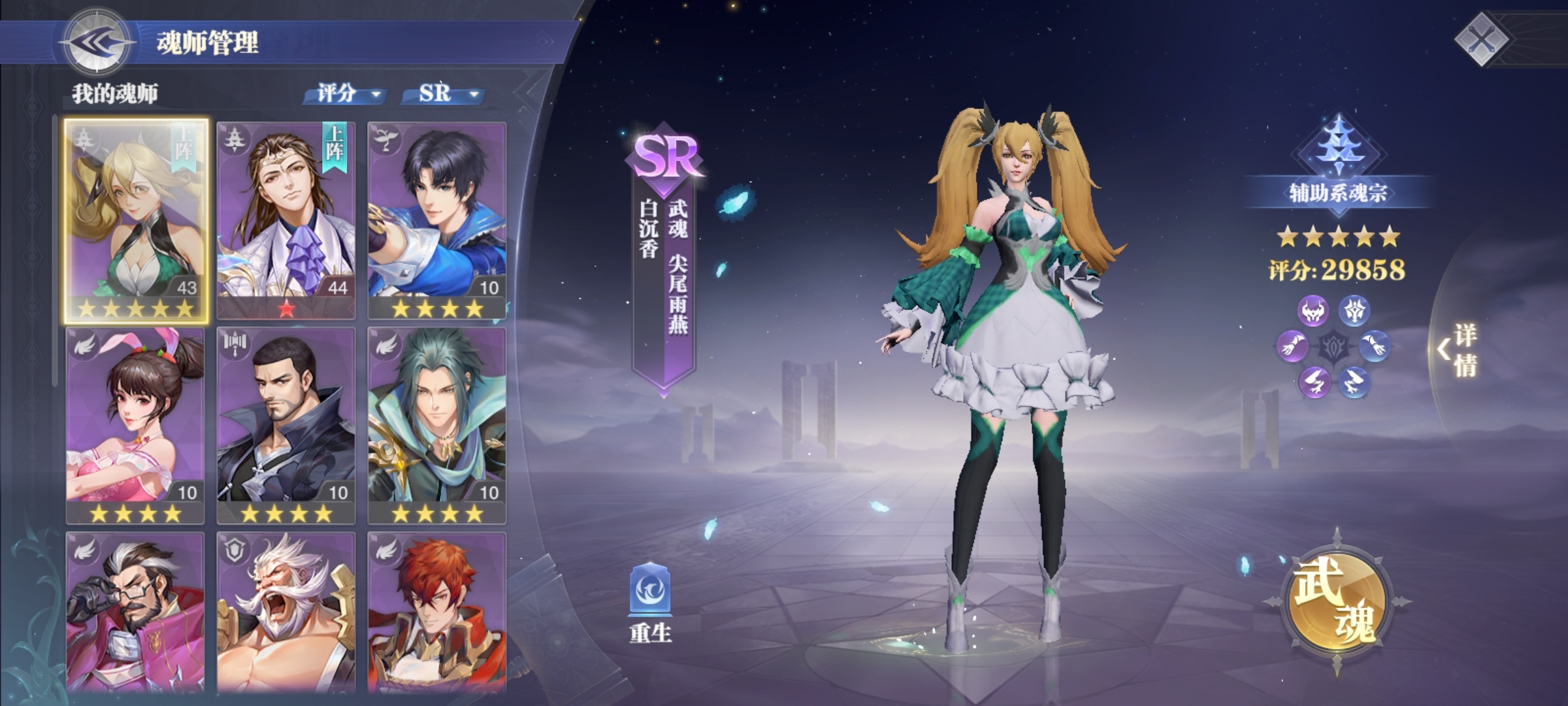
Task: Open the 评分 sort dropdown
Action: 346,94
